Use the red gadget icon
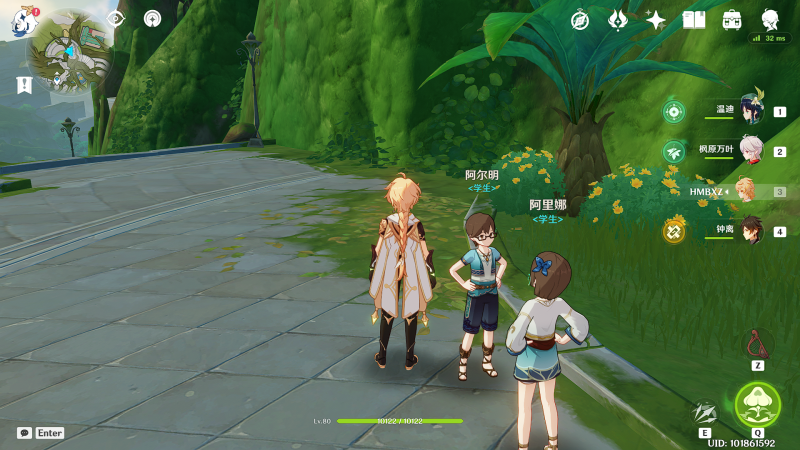This screenshot has width=800, height=450. click(757, 345)
